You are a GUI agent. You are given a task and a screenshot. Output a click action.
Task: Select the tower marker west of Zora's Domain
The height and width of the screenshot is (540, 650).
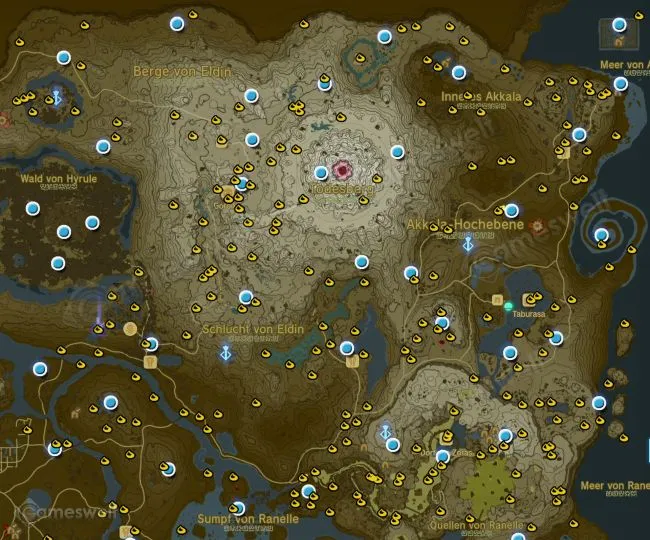click(x=385, y=432)
